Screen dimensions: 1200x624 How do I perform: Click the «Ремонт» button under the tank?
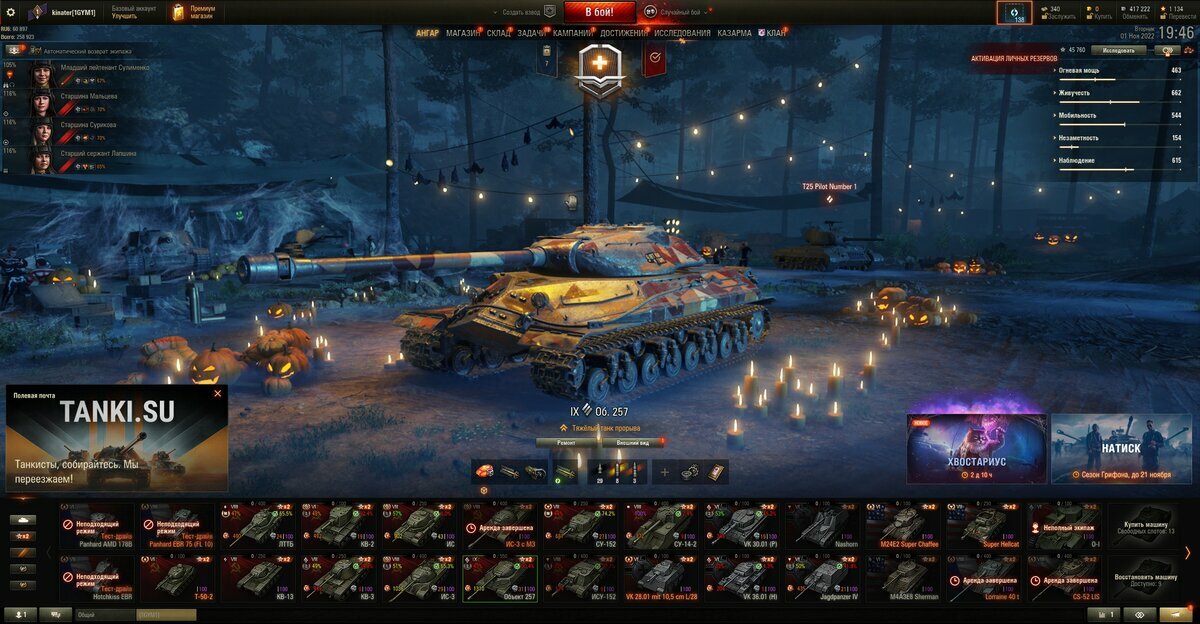click(566, 441)
